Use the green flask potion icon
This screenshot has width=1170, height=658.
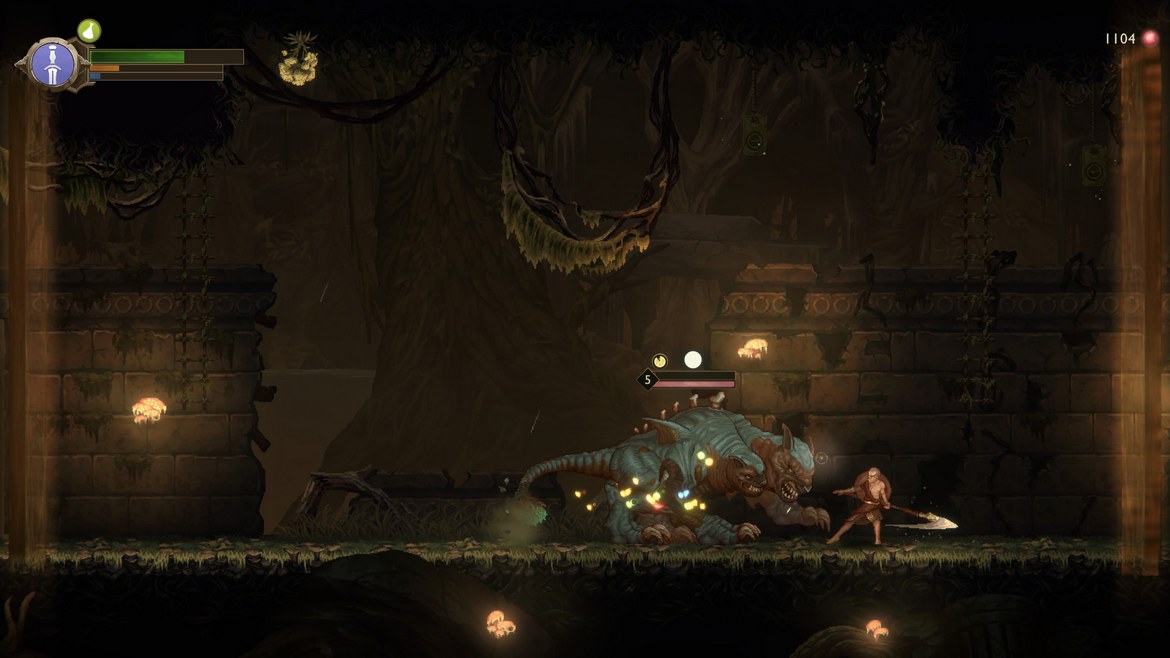tap(89, 30)
